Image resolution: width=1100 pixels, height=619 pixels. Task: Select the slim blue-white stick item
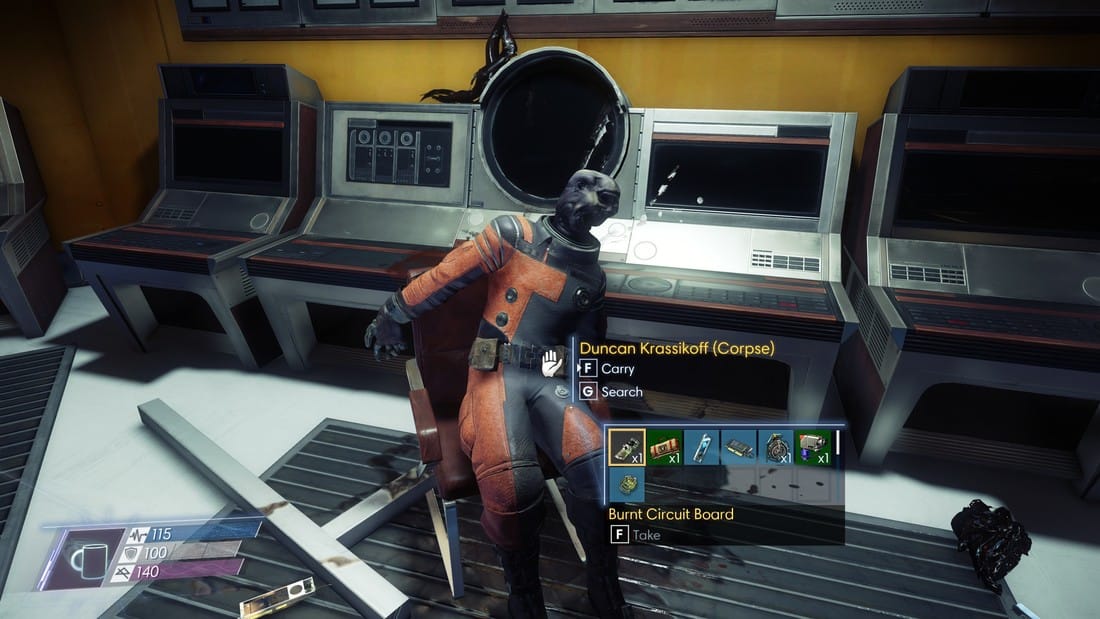pos(701,448)
